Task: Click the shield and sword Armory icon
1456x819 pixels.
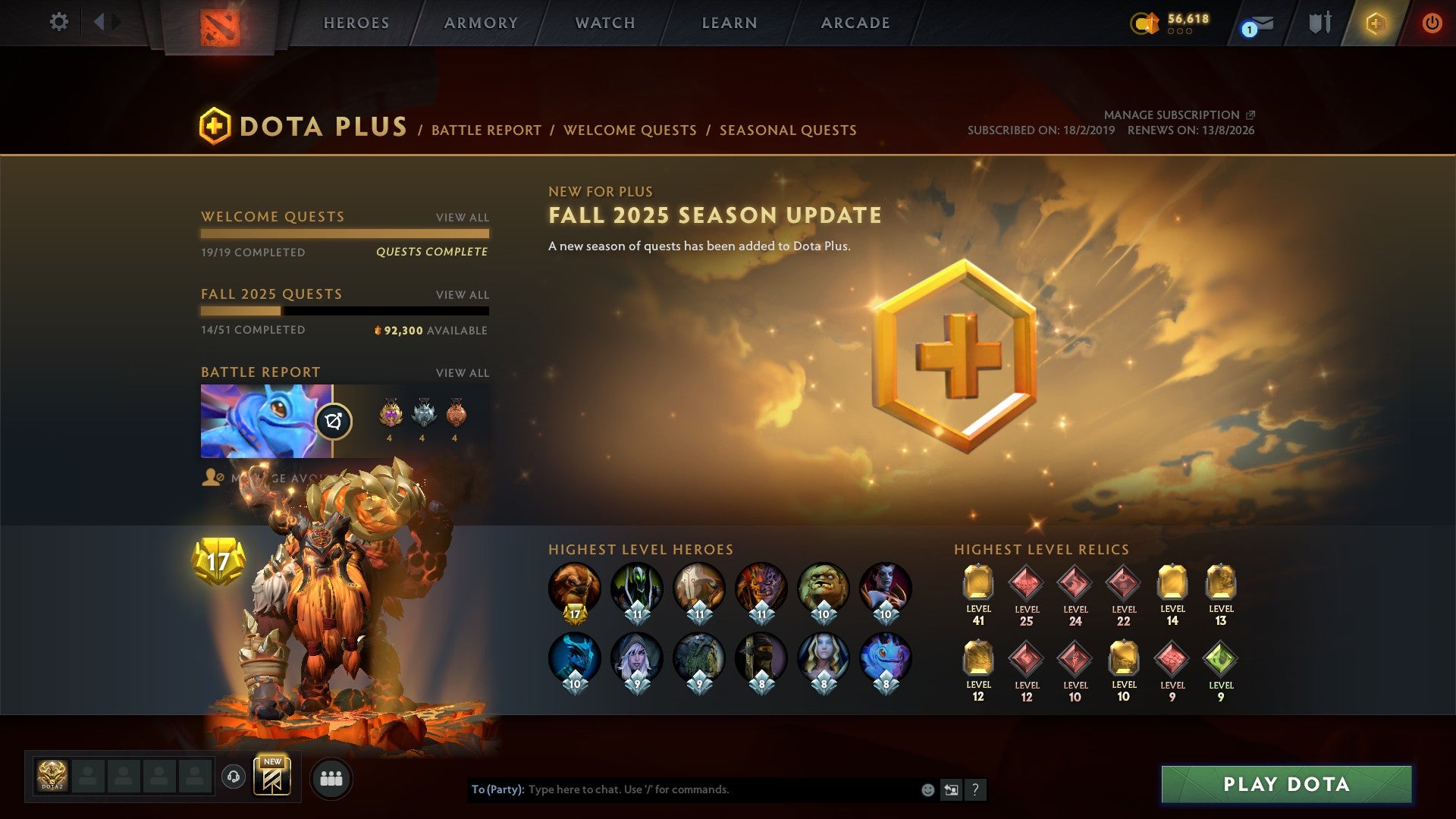Action: click(1319, 23)
